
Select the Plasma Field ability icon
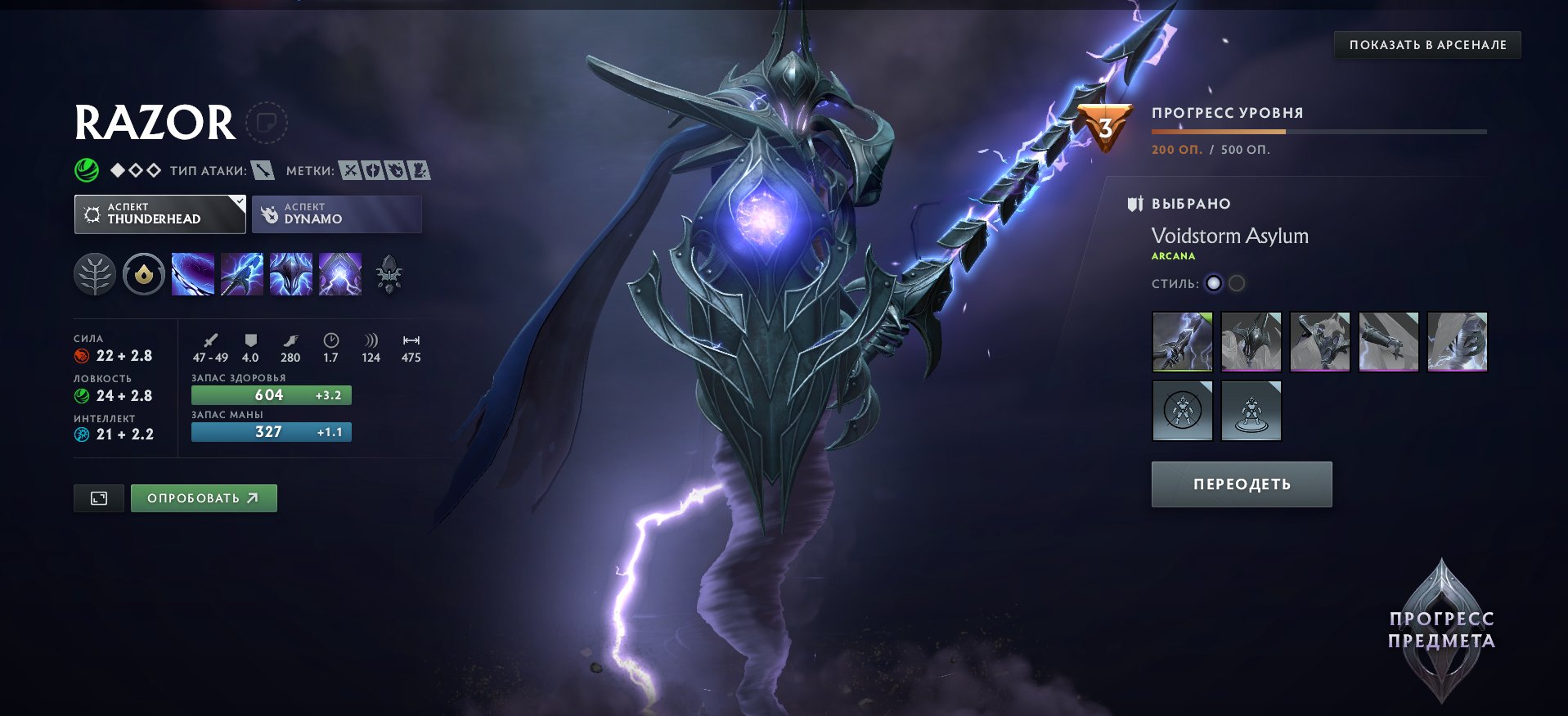tap(193, 274)
